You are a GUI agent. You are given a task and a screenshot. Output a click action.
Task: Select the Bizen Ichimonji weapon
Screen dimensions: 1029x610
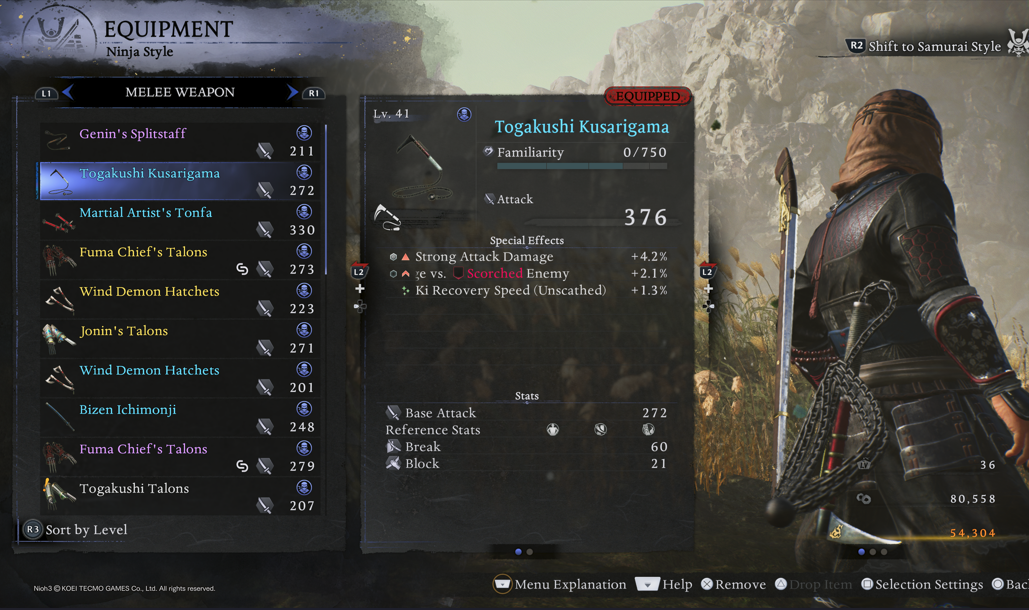pyautogui.click(x=180, y=418)
